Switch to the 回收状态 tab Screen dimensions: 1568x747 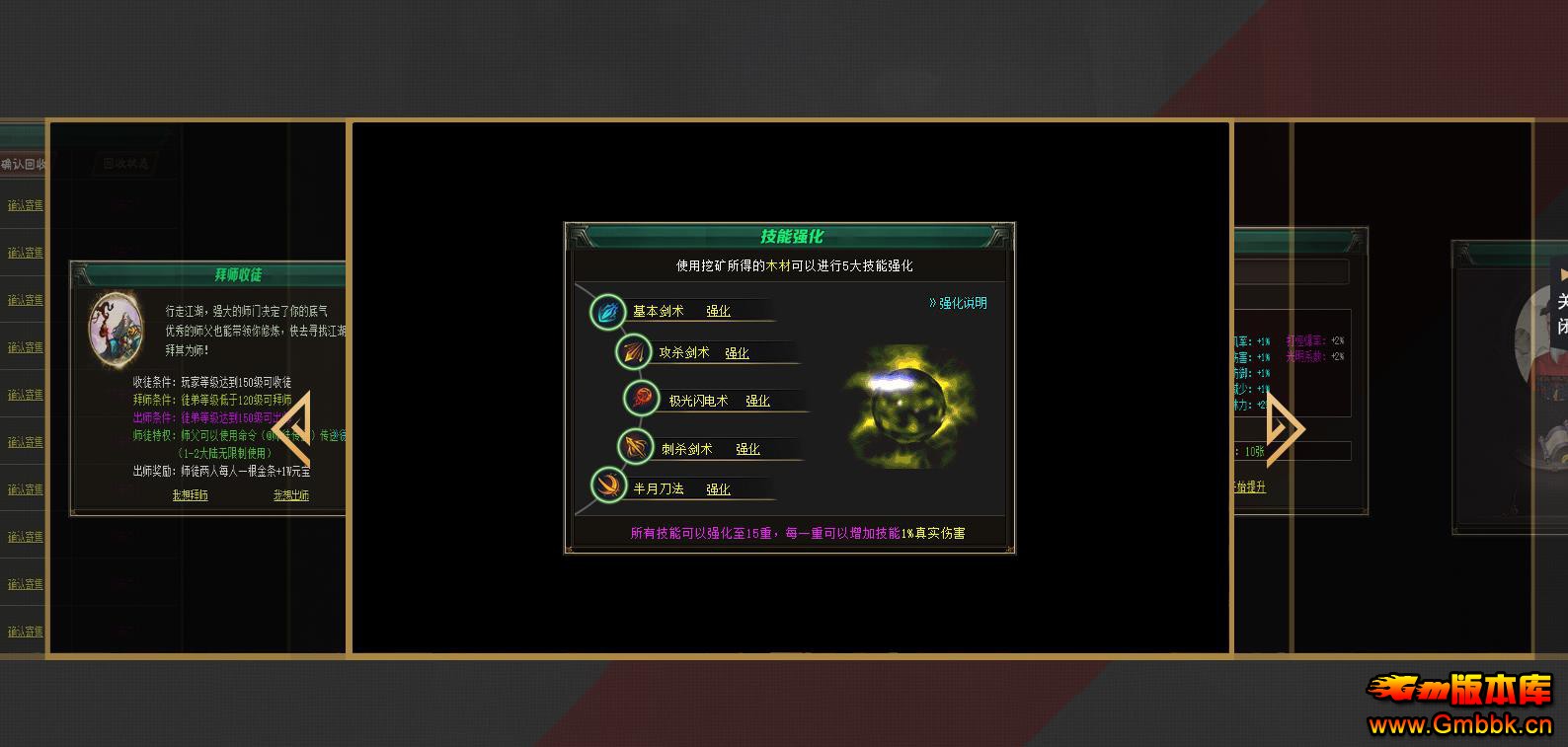coord(123,163)
